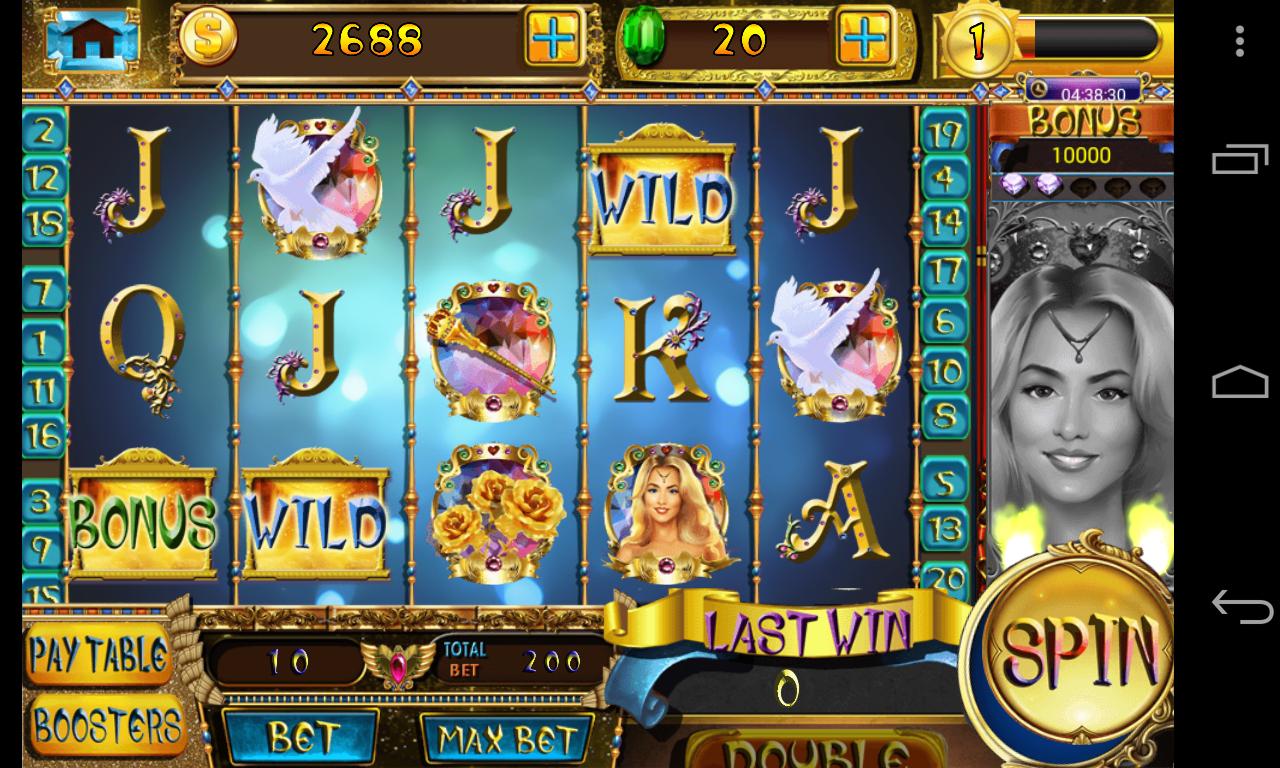Open the Pay Table

coord(98,656)
